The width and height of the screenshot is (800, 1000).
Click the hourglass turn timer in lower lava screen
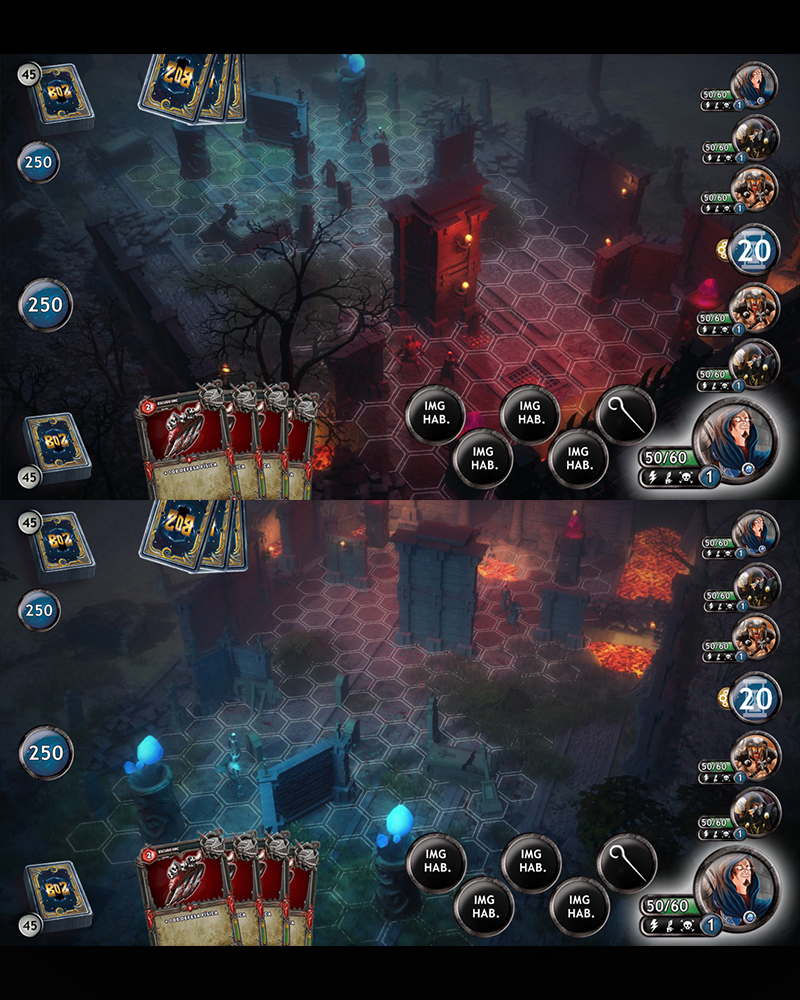tap(755, 698)
